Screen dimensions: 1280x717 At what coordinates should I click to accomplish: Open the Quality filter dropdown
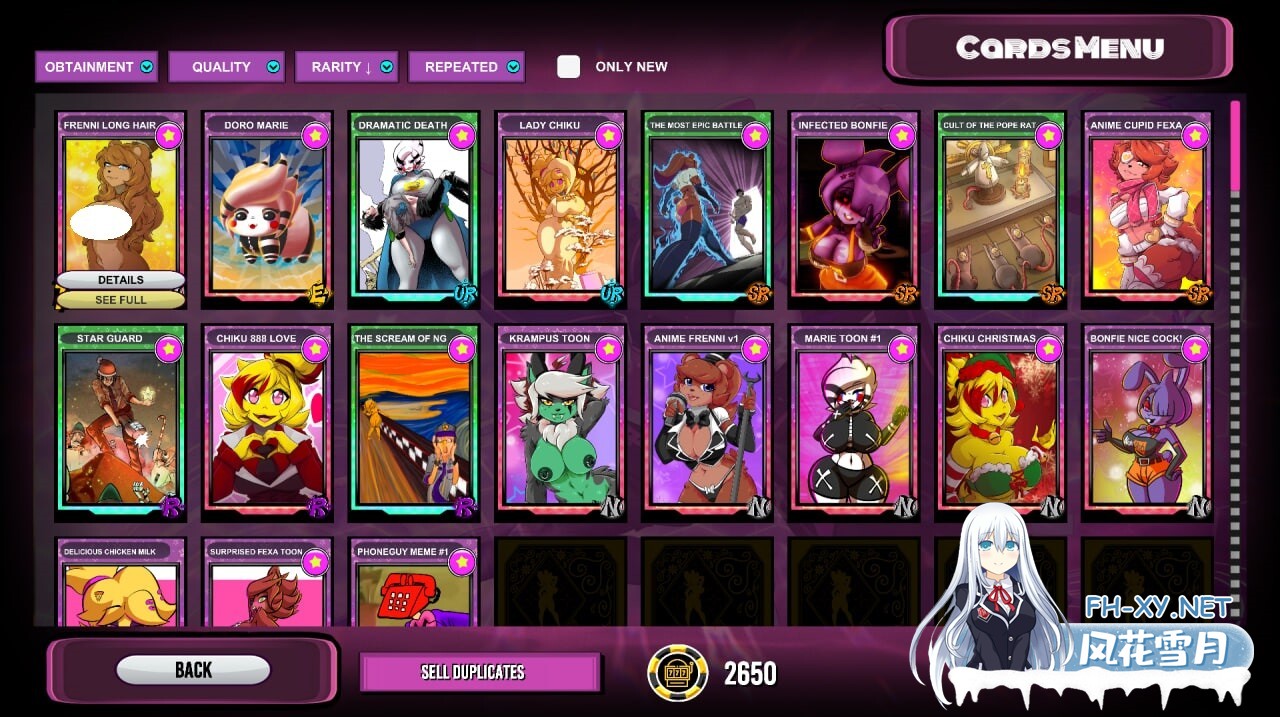[x=226, y=67]
